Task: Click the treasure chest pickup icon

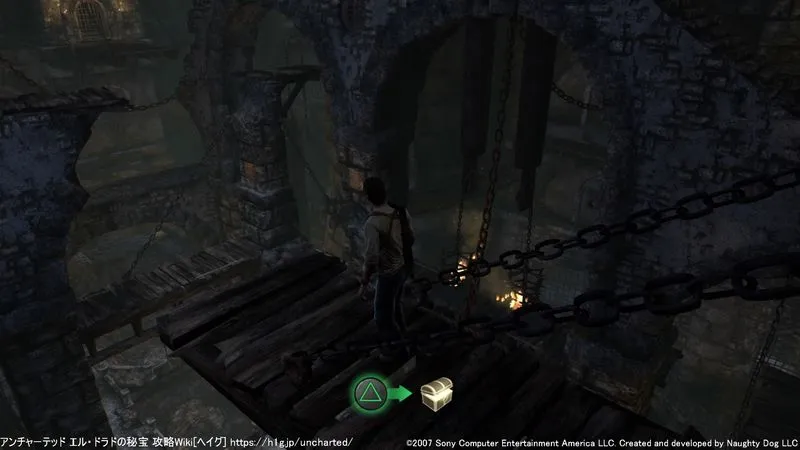Action: coord(437,392)
